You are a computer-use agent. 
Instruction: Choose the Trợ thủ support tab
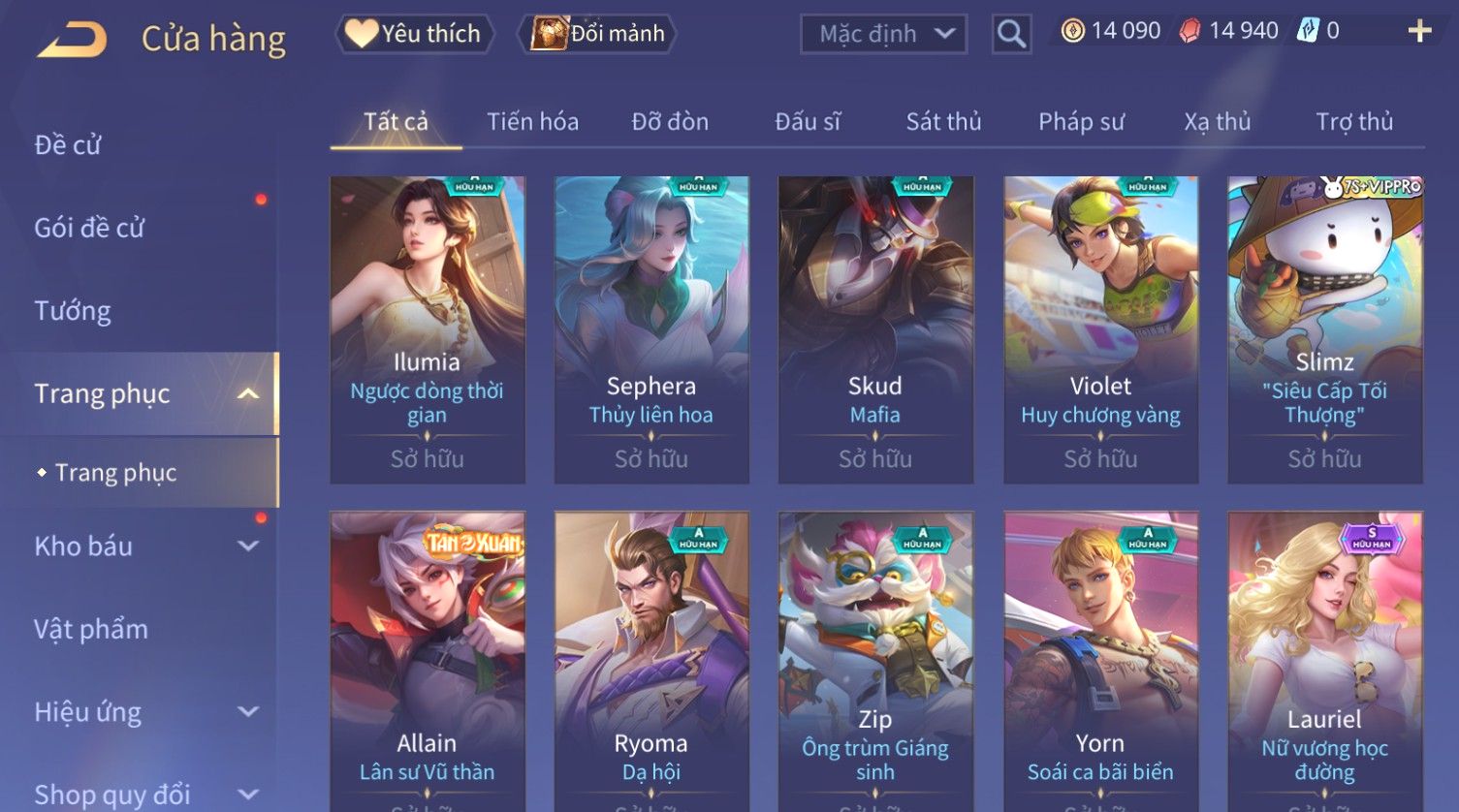point(1353,122)
